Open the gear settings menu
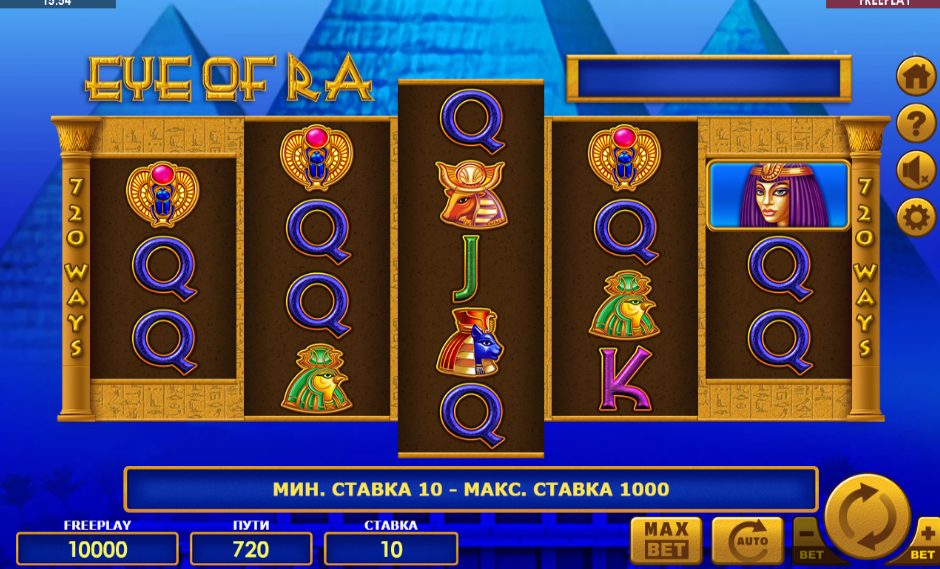This screenshot has width=940, height=569. (915, 217)
